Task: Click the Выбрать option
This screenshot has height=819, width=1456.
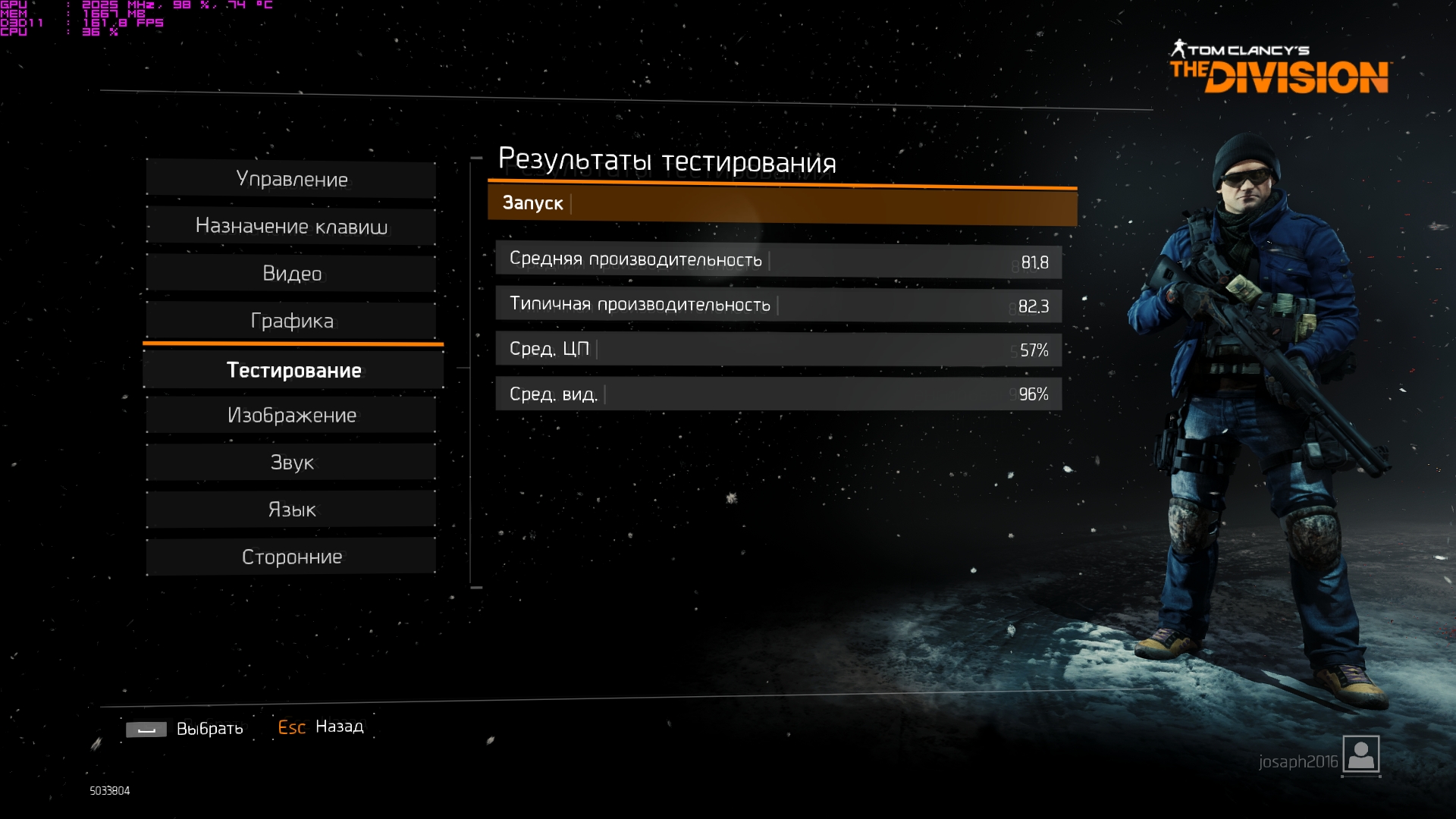Action: pyautogui.click(x=209, y=729)
